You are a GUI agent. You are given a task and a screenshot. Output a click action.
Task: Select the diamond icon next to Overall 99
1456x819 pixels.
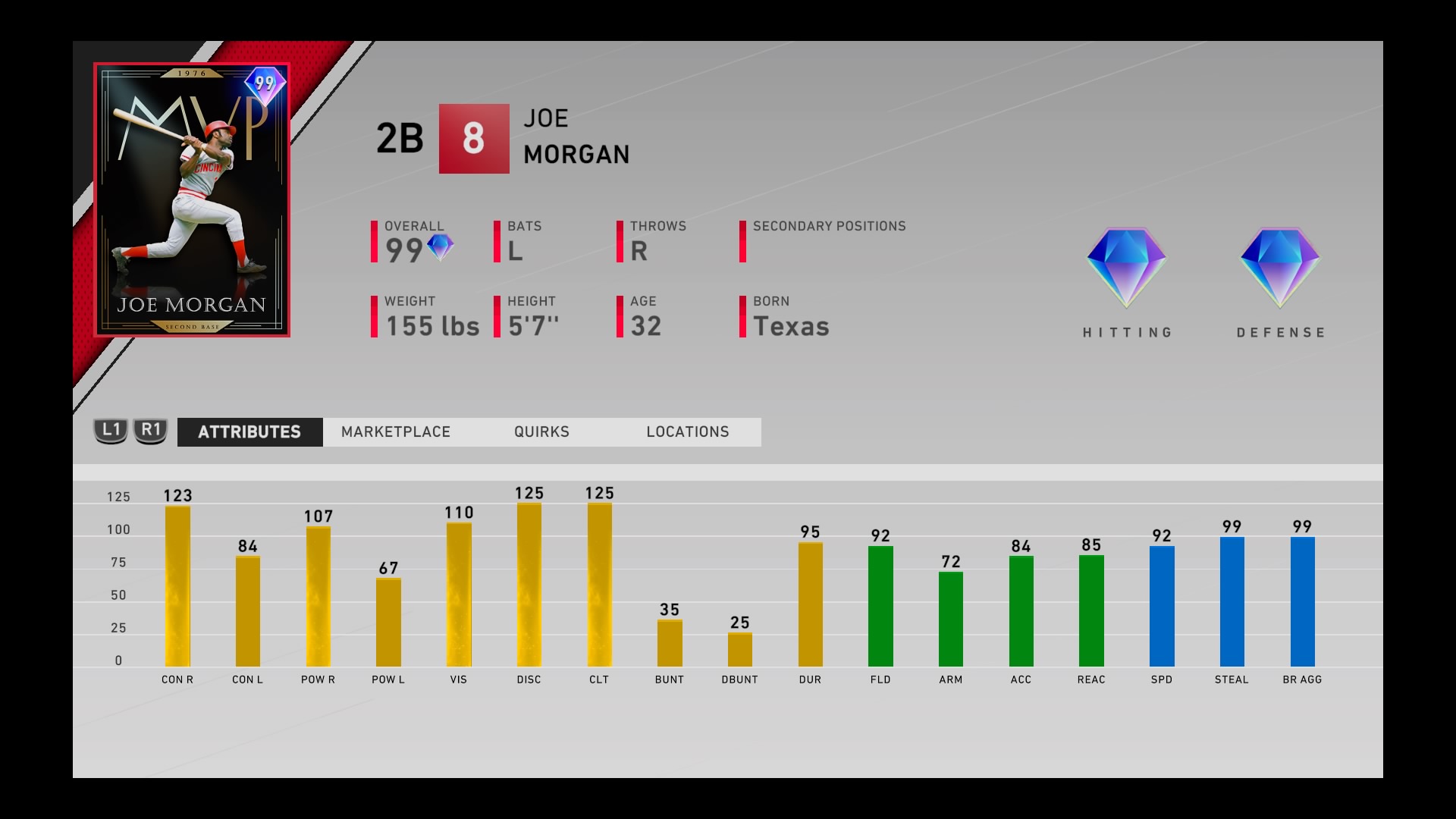tap(441, 245)
